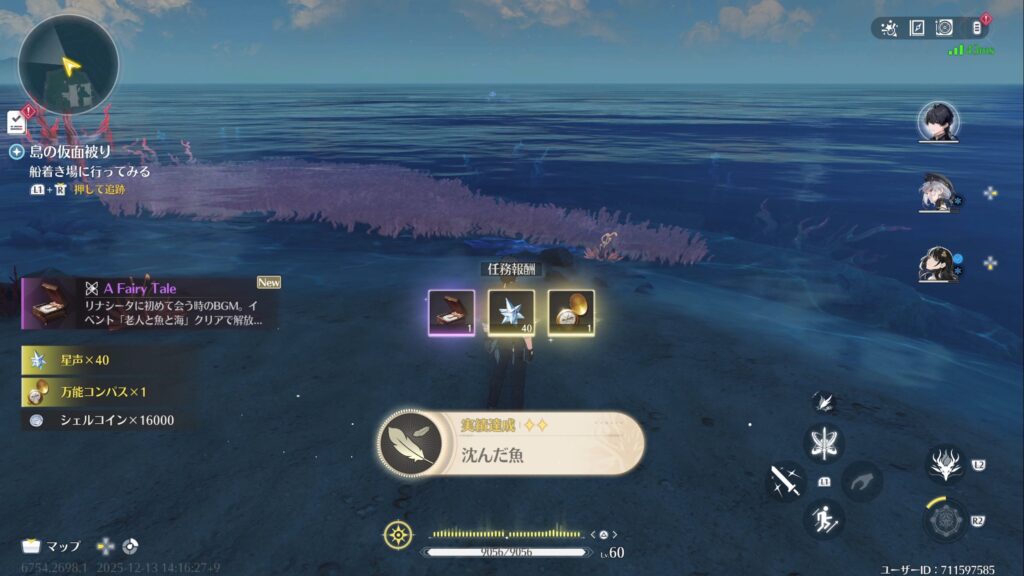Click the music box reward icon
Viewport: 1024px width, 576px height.
pos(451,313)
